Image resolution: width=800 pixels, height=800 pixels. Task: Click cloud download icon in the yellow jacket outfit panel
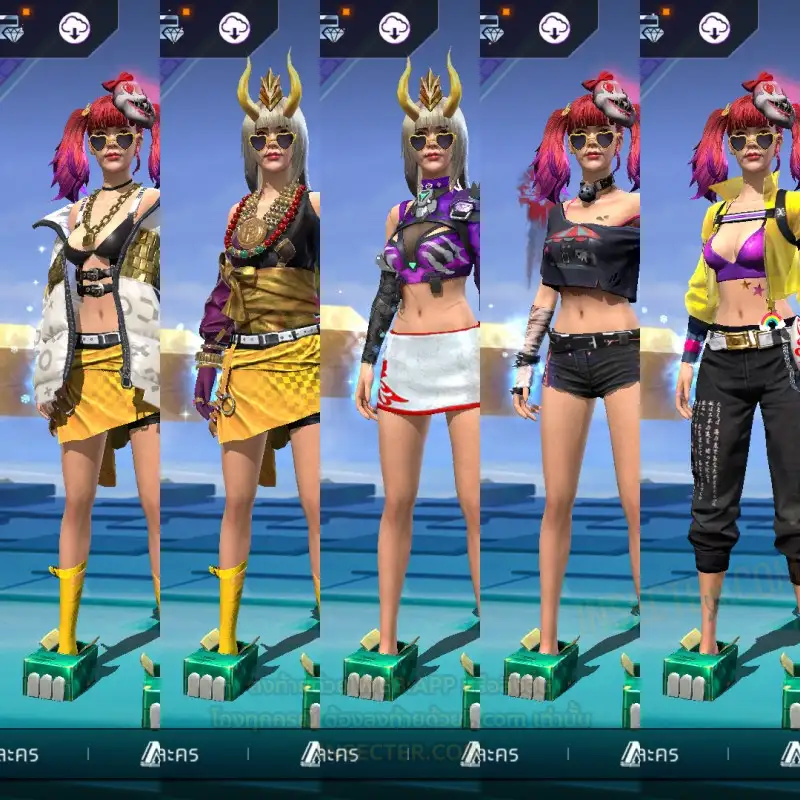[714, 28]
